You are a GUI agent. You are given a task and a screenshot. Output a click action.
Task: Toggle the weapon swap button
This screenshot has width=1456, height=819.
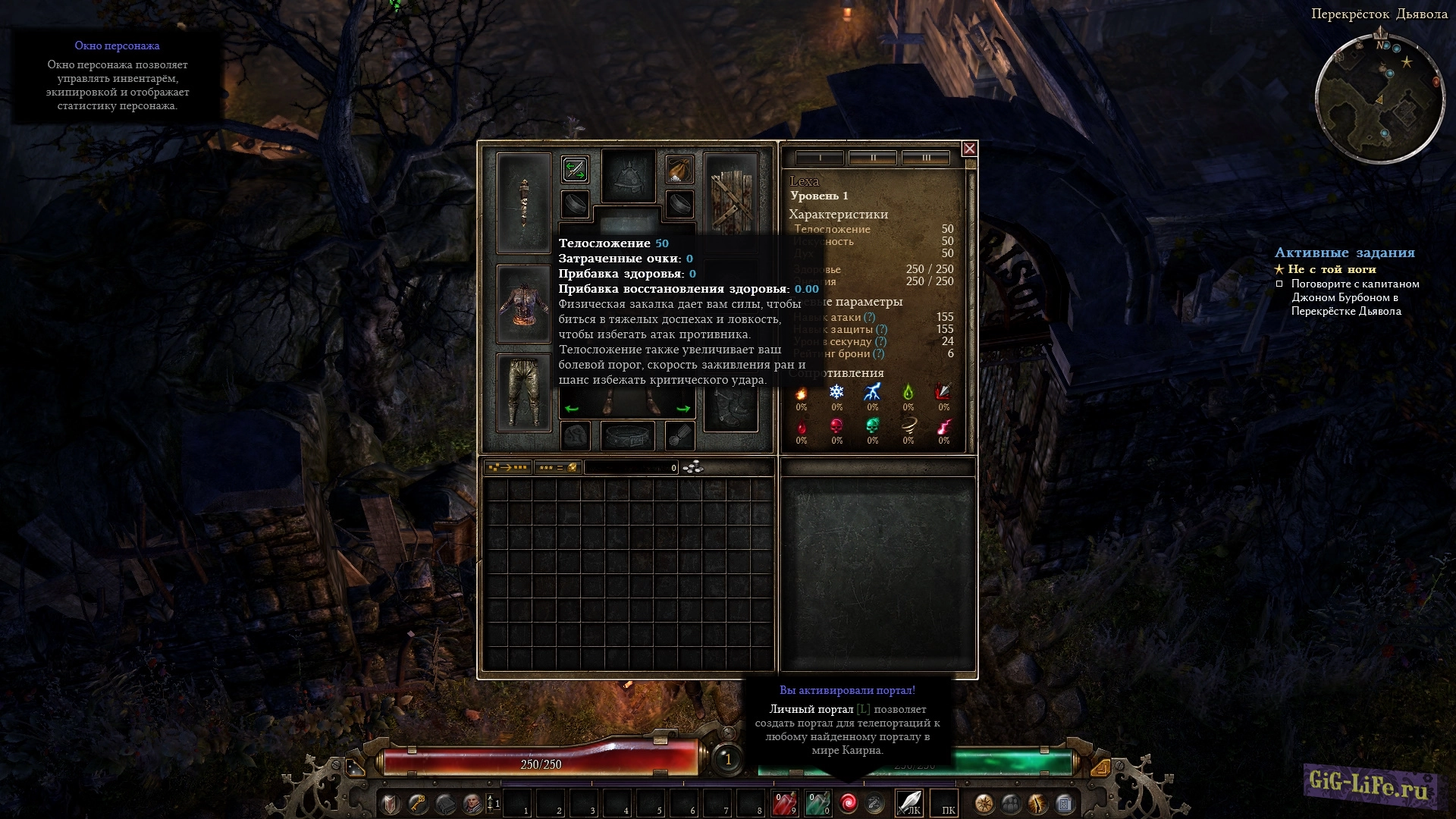pos(575,169)
